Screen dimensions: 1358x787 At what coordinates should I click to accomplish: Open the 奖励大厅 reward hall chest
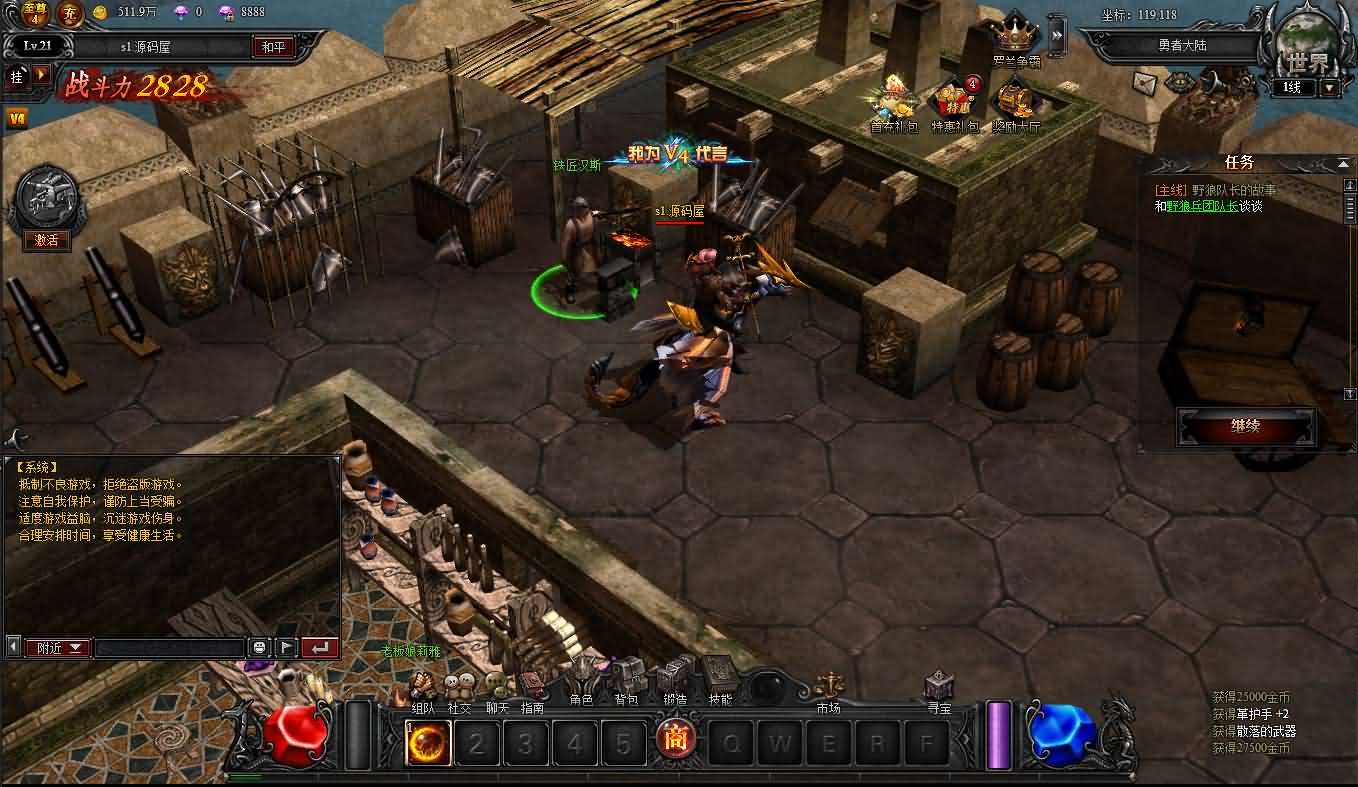click(x=1016, y=103)
